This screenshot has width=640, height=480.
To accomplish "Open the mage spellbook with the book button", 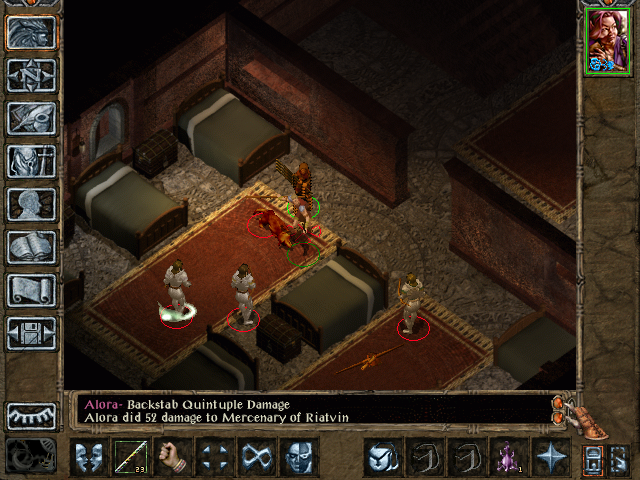I will pos(31,248).
